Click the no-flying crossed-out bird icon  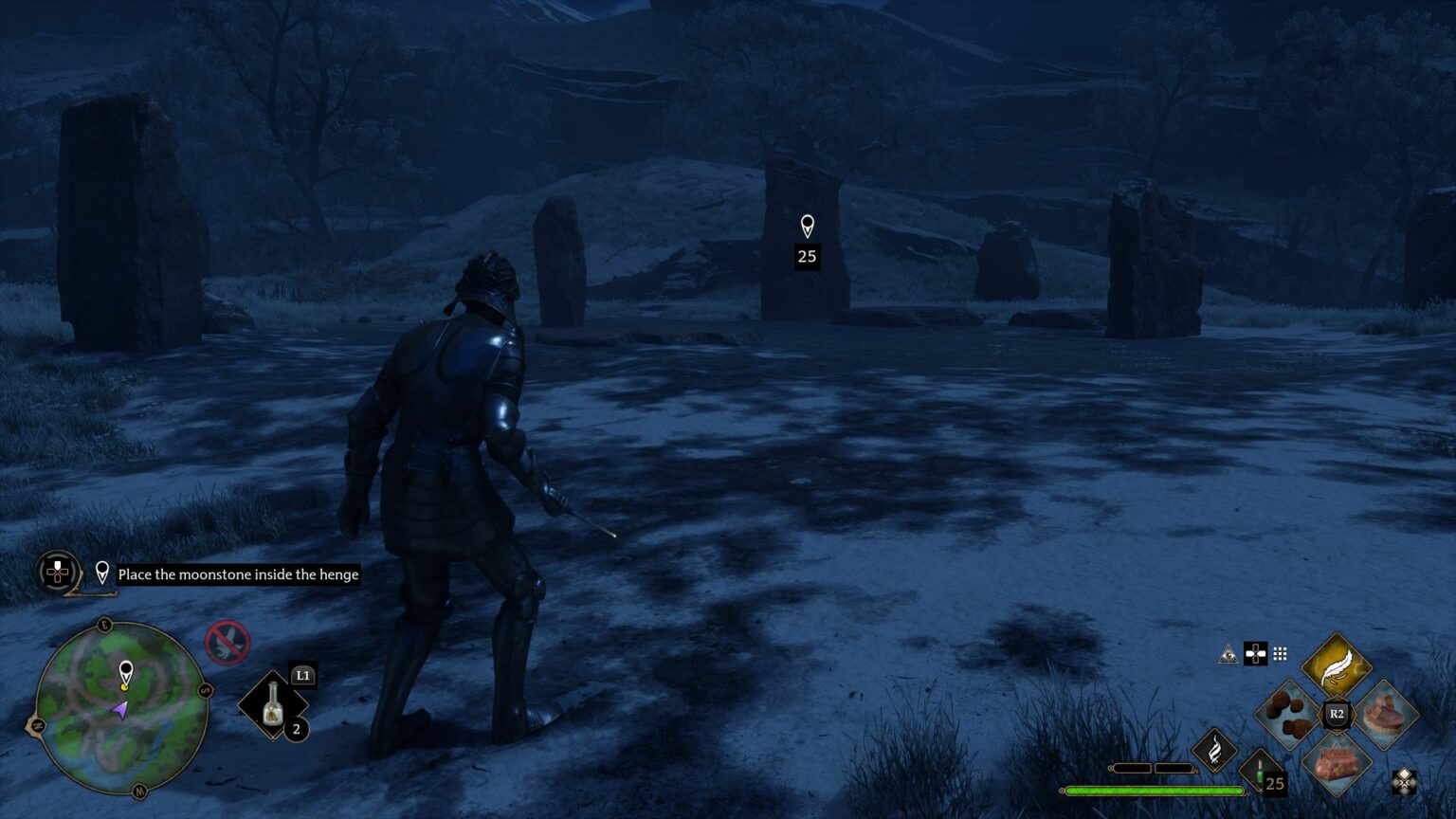(x=227, y=643)
